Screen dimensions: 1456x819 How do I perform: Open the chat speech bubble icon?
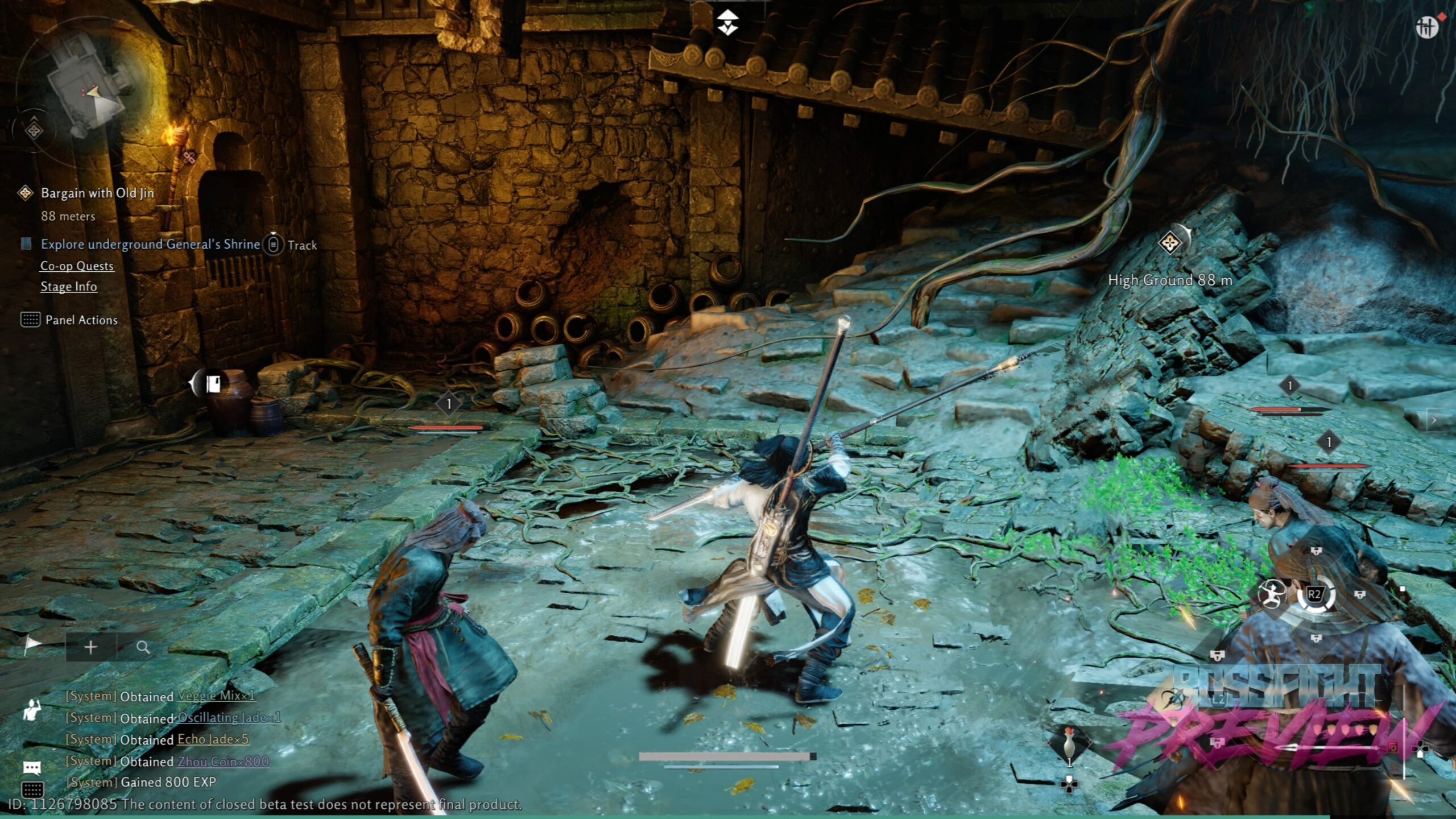(32, 768)
